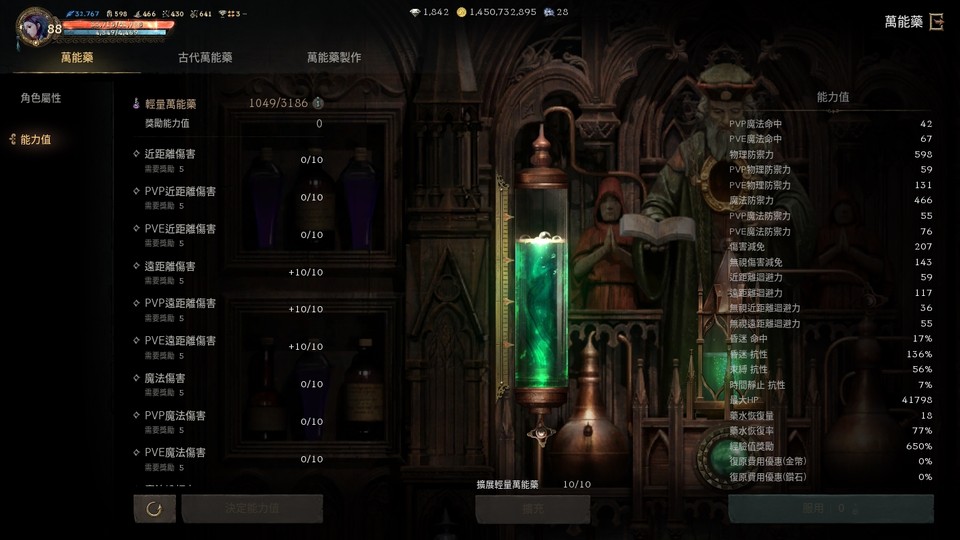Select 角色屬性 in the side menu
Screen dimensions: 960x540
coord(41,98)
